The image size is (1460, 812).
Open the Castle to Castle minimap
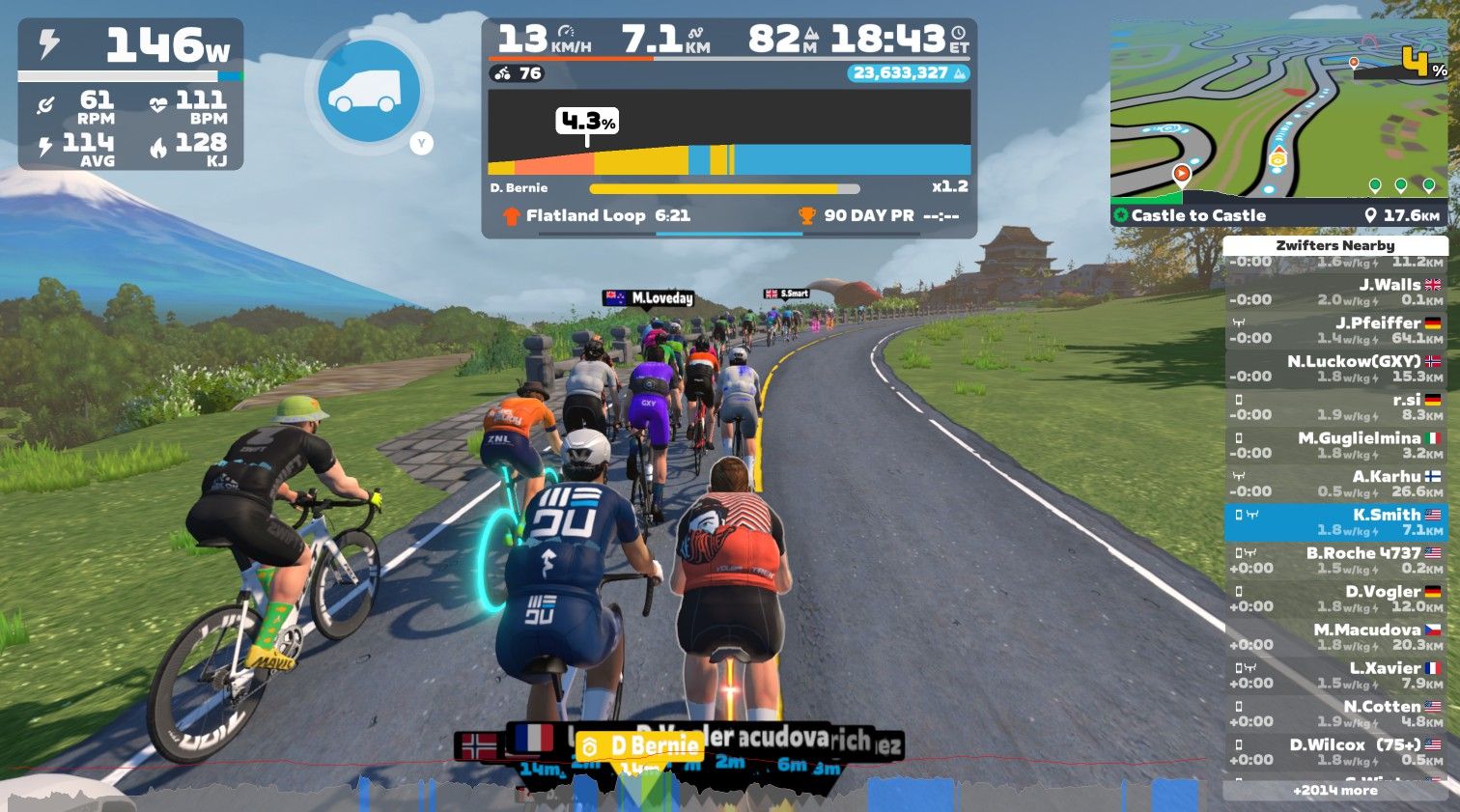[x=1277, y=121]
